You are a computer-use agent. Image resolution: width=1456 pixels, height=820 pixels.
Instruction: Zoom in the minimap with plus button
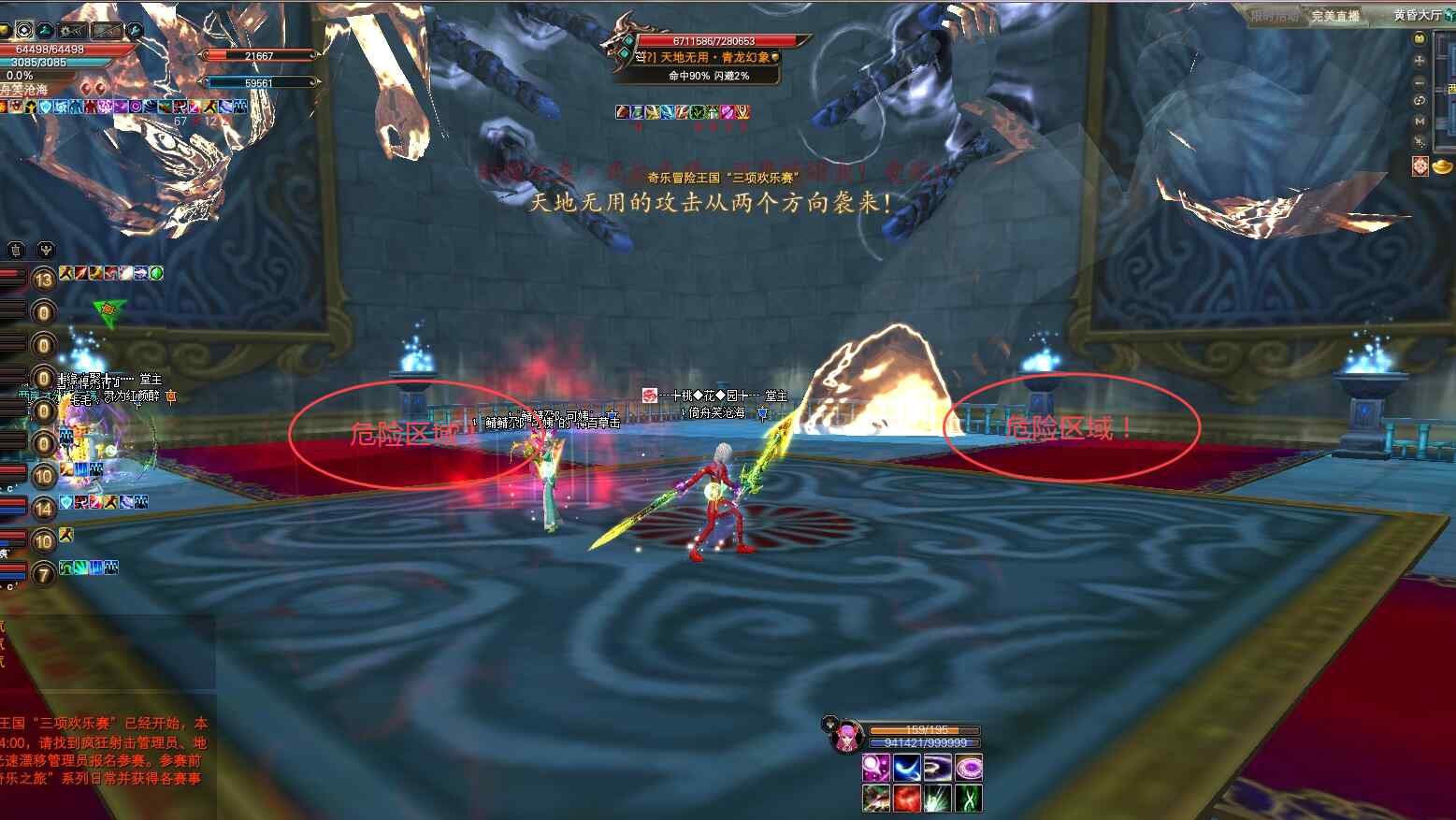pos(1420,60)
